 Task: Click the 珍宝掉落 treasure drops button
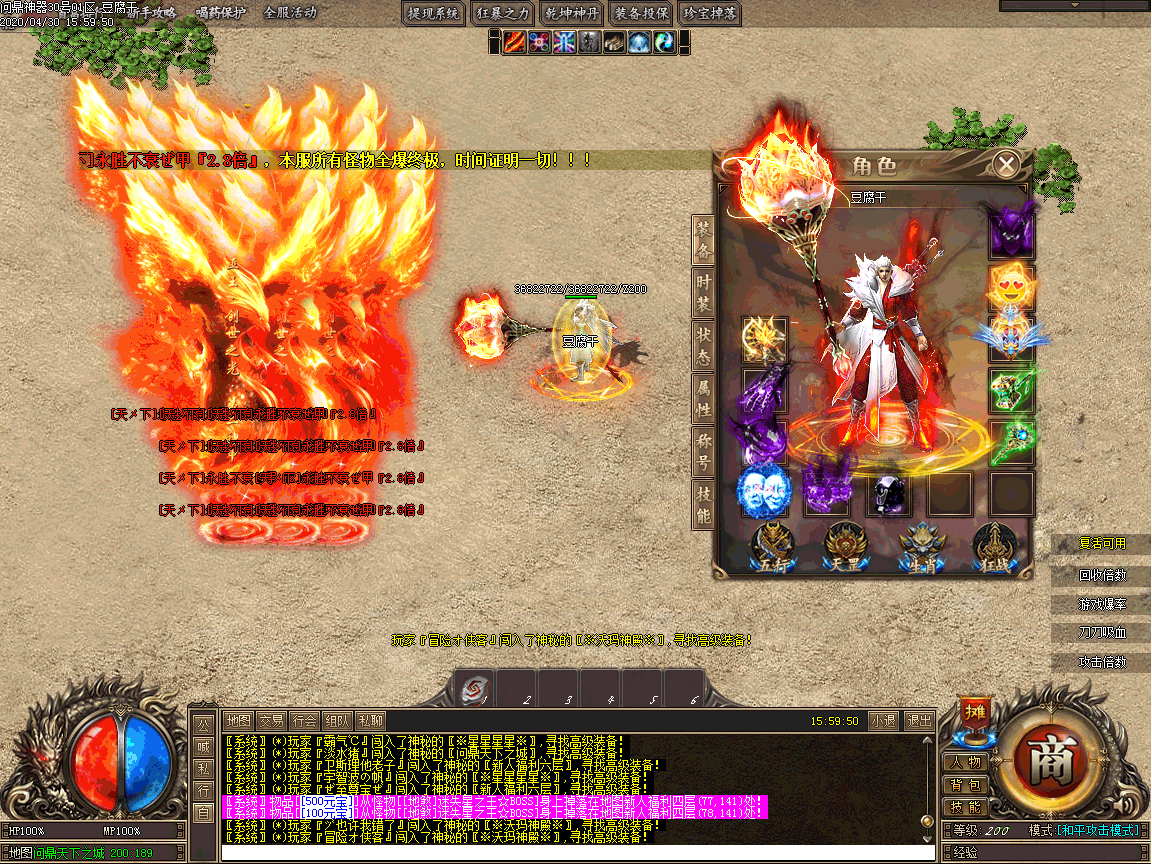709,13
